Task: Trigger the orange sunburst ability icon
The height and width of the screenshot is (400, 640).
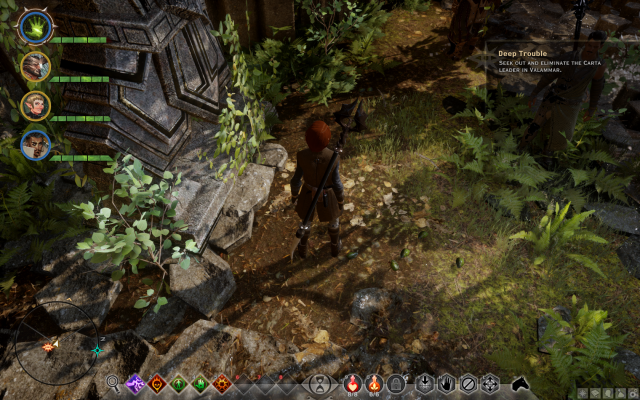Action: coord(223,382)
